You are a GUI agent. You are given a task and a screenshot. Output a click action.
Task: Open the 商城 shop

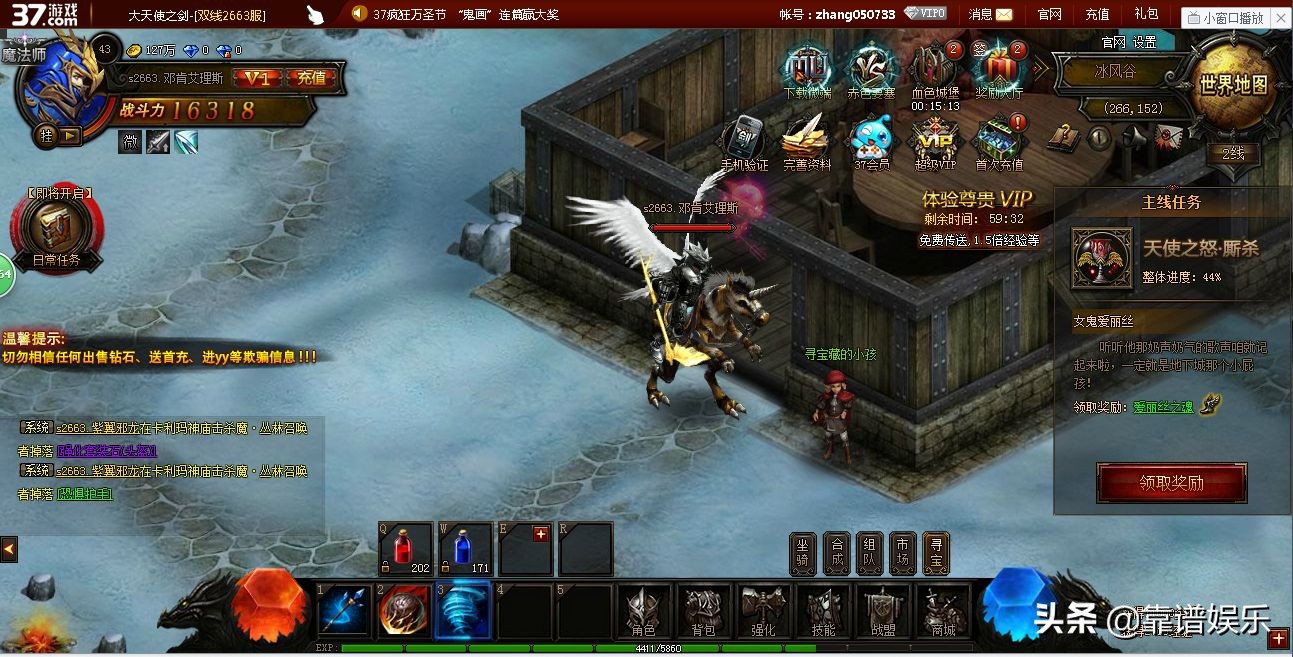[942, 610]
